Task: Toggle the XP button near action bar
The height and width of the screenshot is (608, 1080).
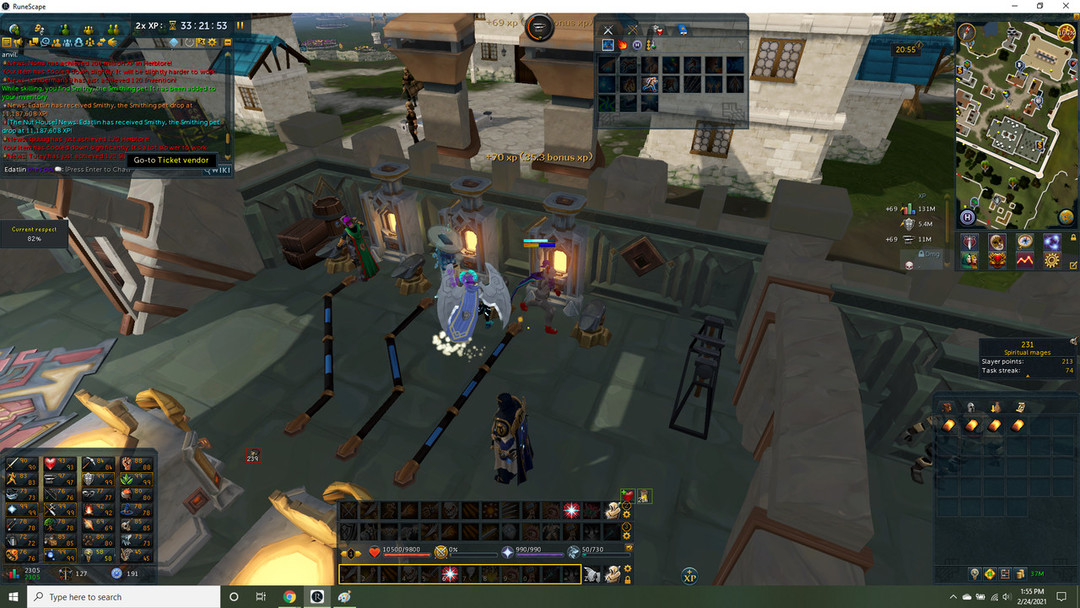Action: (689, 575)
